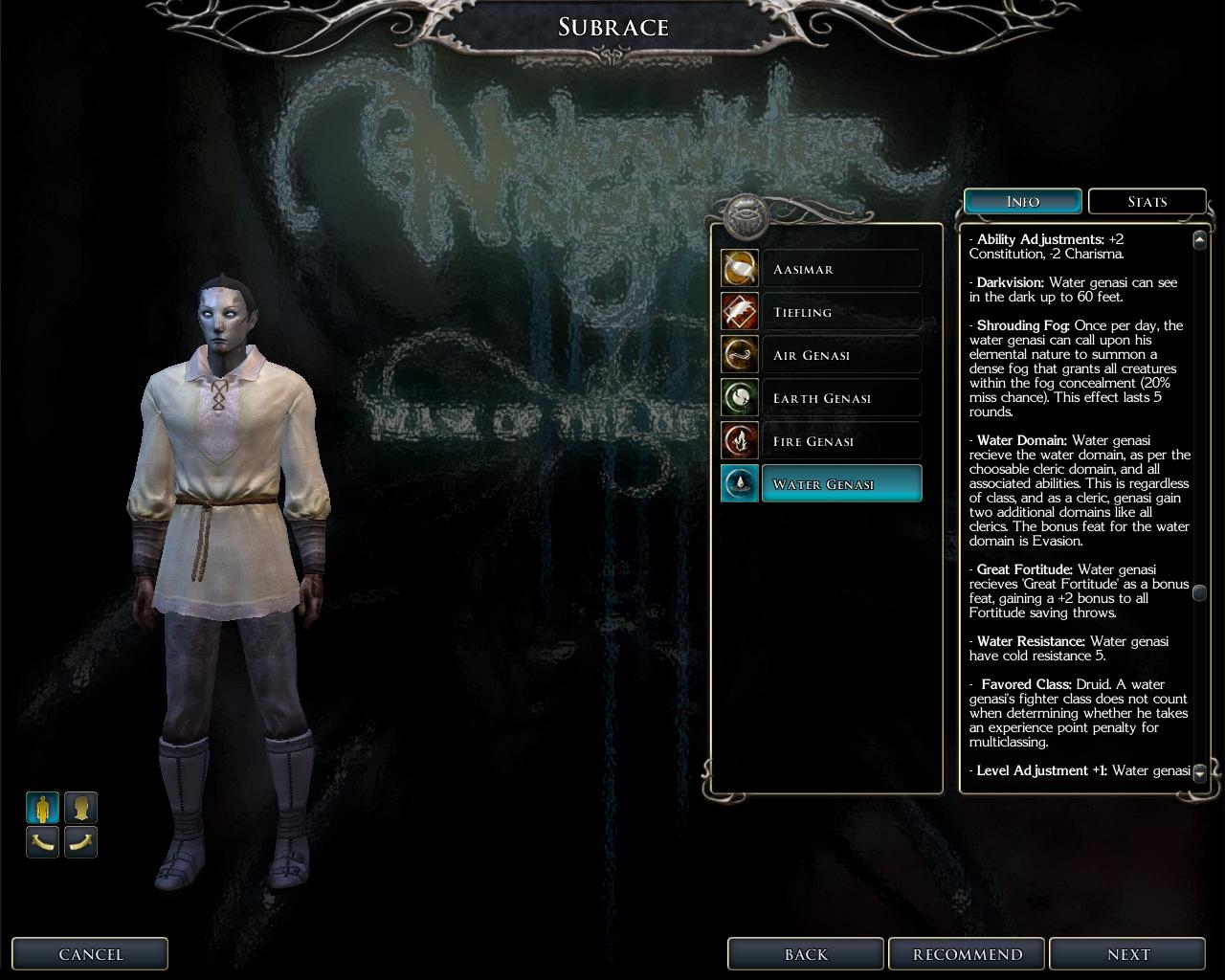The height and width of the screenshot is (980, 1225).
Task: Go back to the previous step
Action: click(x=805, y=954)
